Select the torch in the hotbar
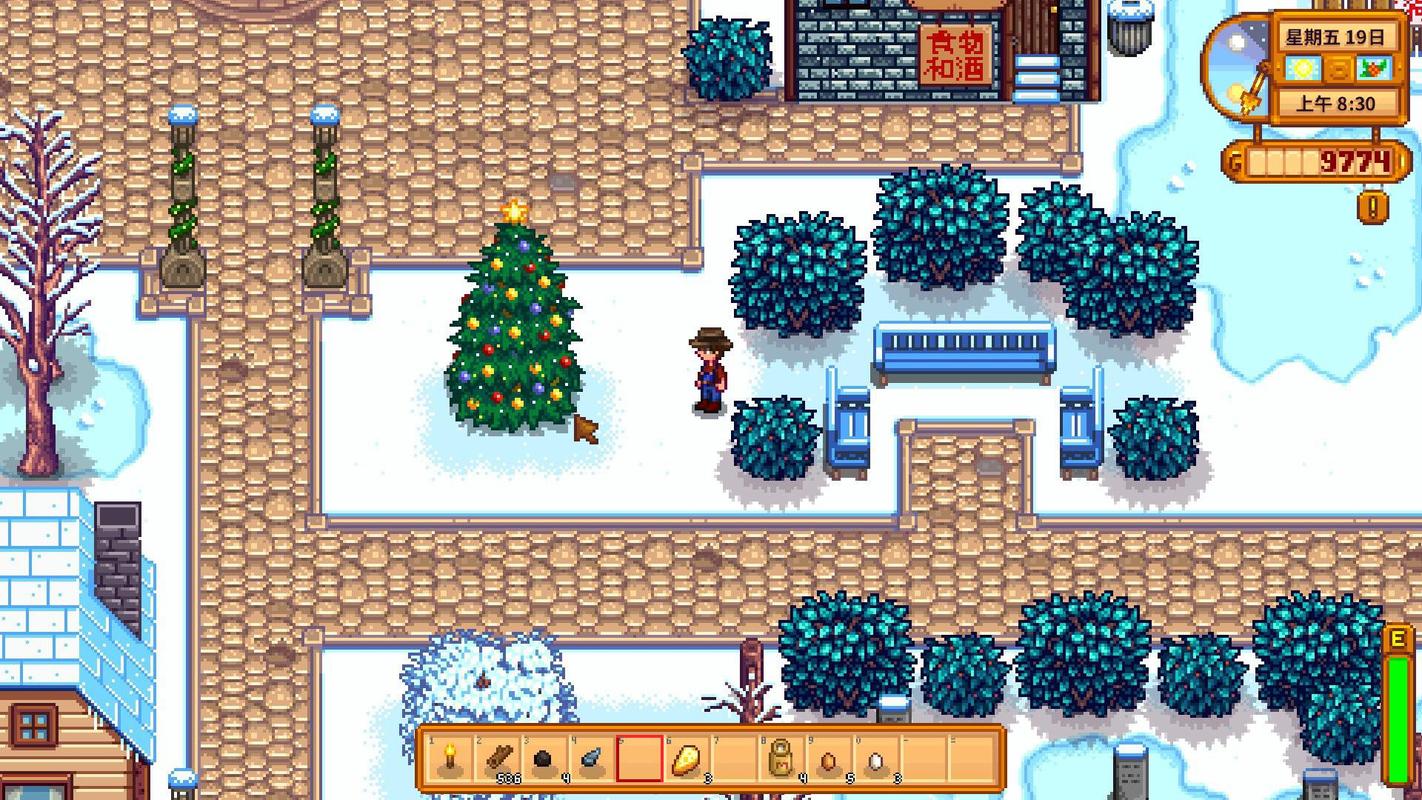The height and width of the screenshot is (800, 1422). click(449, 759)
